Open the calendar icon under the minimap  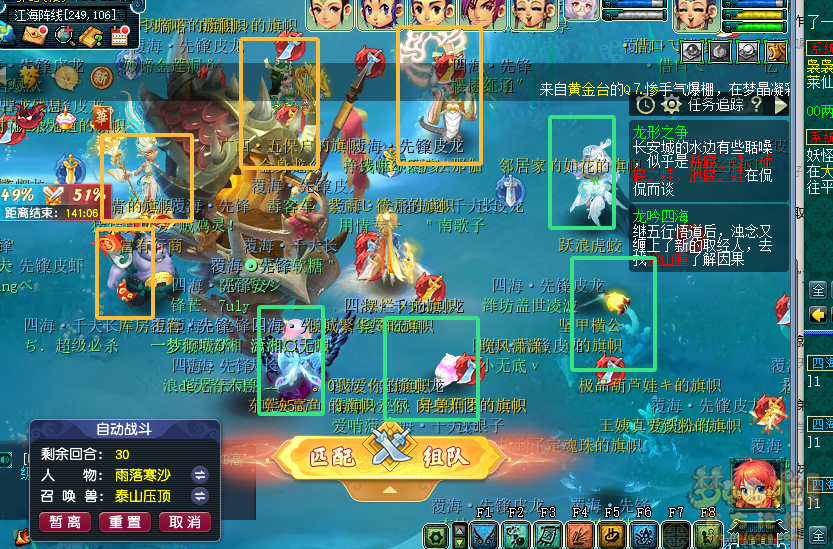pos(120,37)
